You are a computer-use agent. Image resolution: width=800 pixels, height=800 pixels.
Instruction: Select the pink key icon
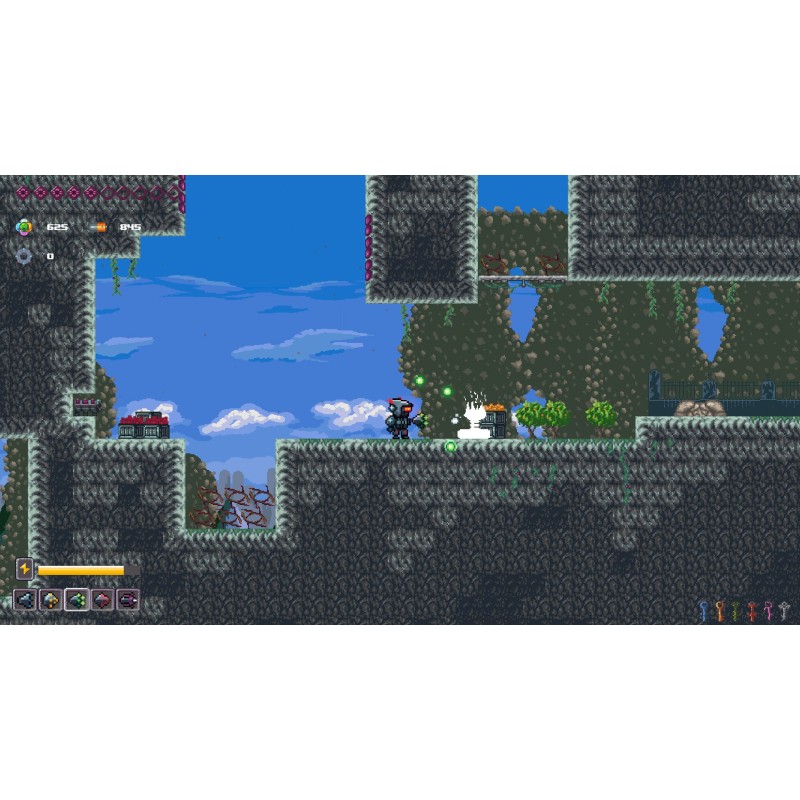pos(768,610)
